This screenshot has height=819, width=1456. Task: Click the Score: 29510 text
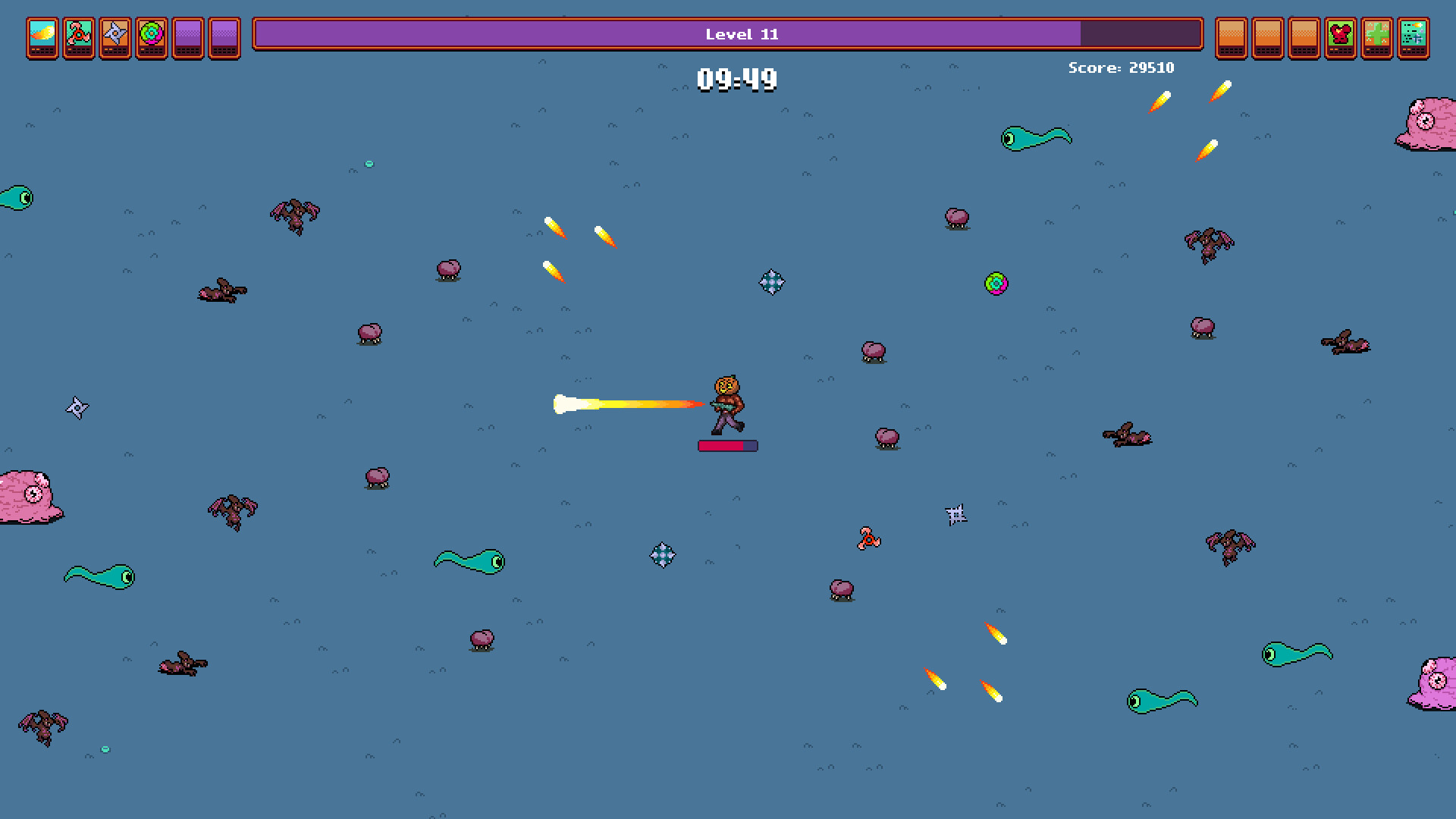1120,67
